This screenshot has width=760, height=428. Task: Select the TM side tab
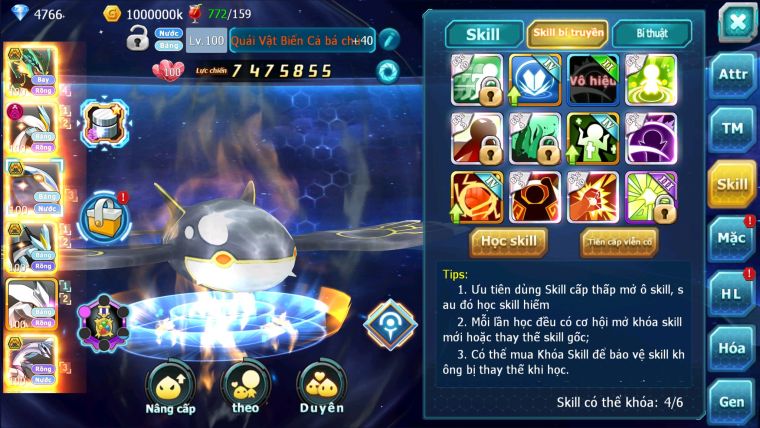pyautogui.click(x=732, y=129)
